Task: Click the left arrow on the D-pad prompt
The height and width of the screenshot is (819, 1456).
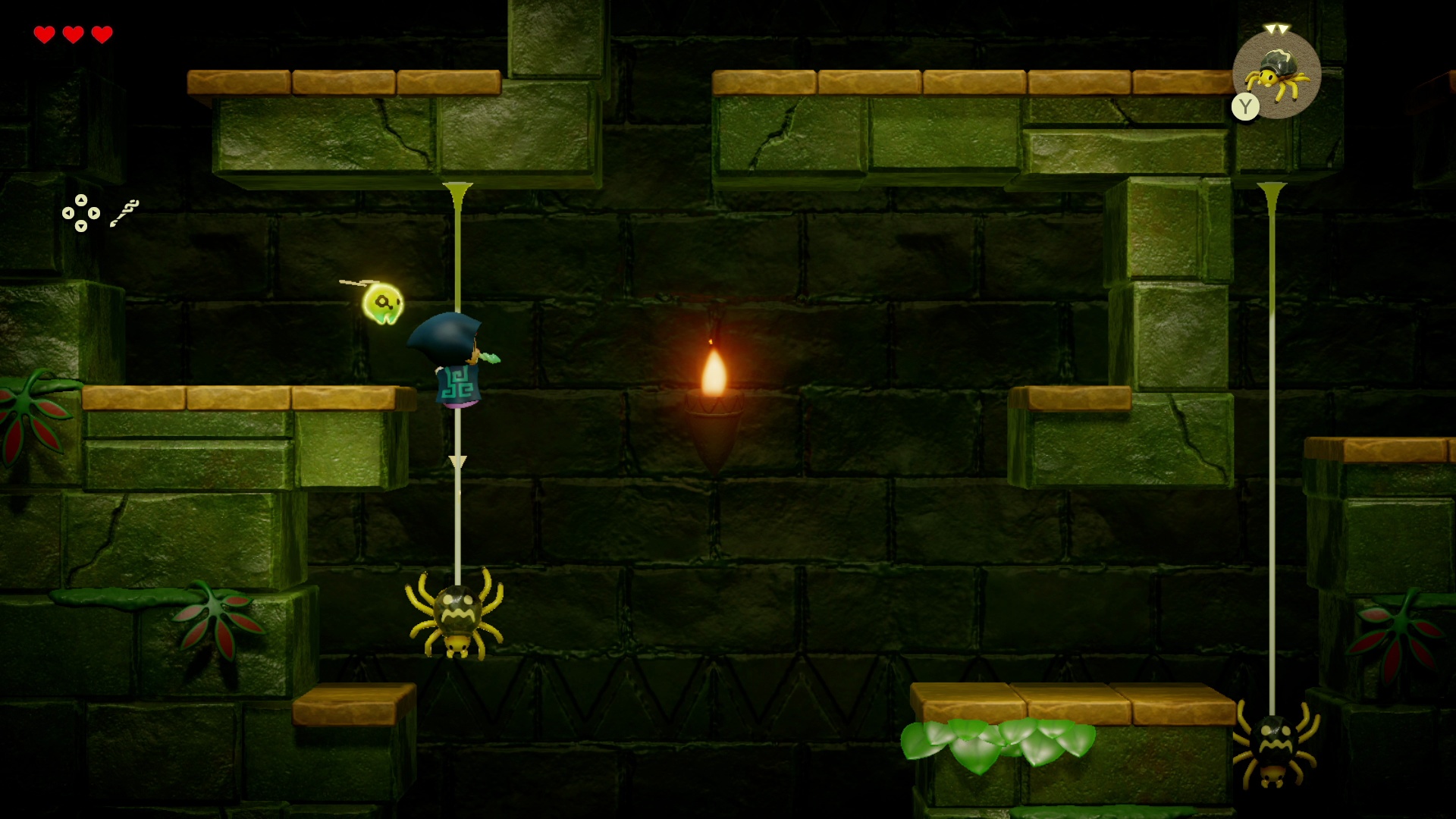Action: pyautogui.click(x=67, y=214)
